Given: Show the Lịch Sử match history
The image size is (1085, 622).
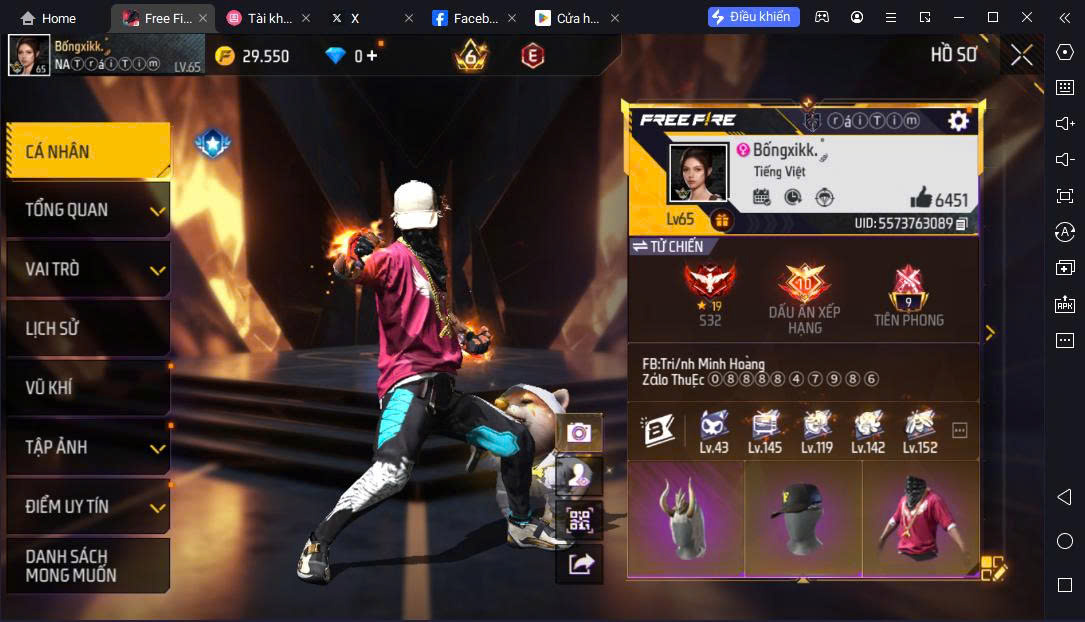Looking at the screenshot, I should (x=88, y=328).
